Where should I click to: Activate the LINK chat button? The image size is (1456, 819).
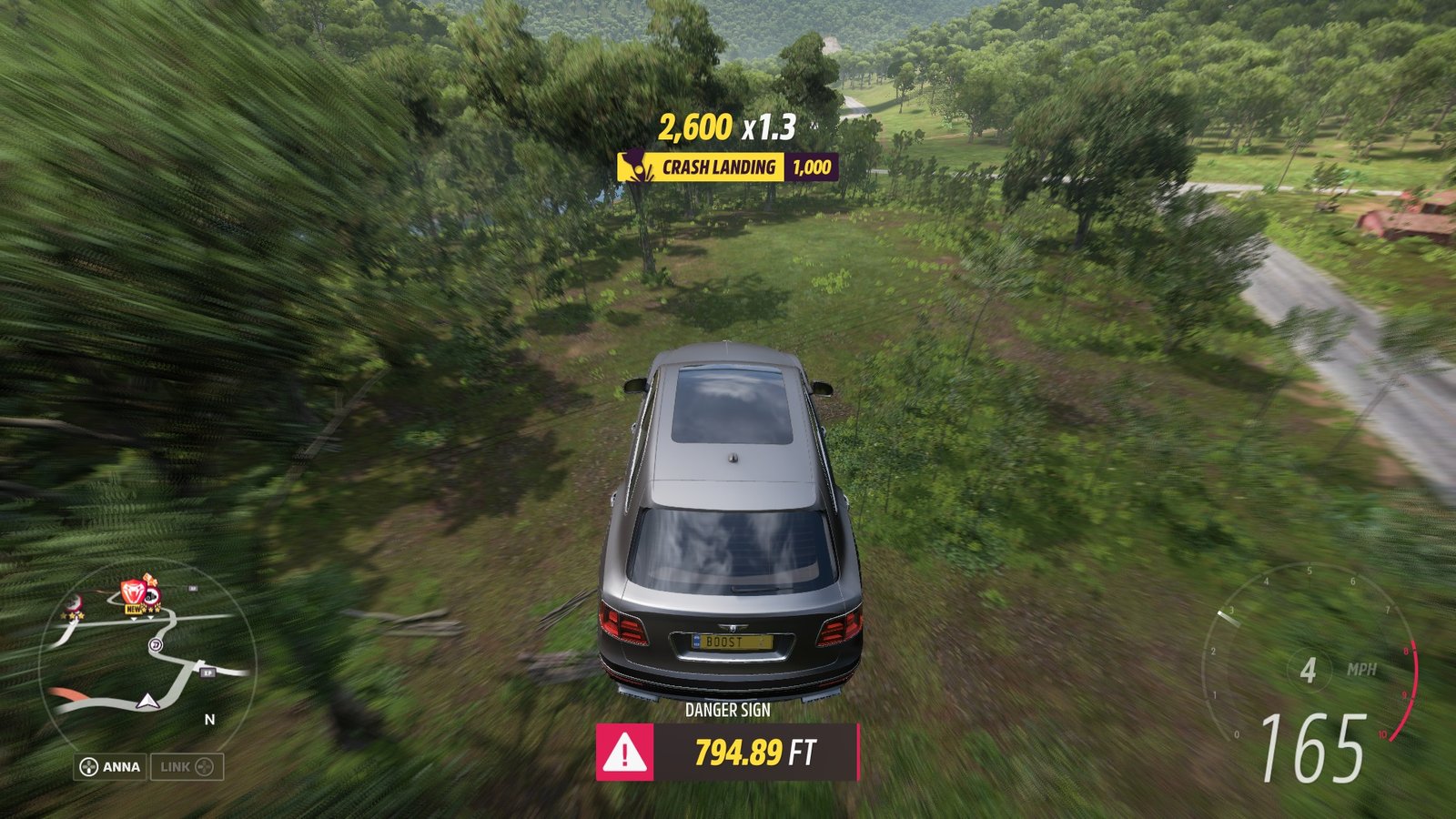click(187, 767)
